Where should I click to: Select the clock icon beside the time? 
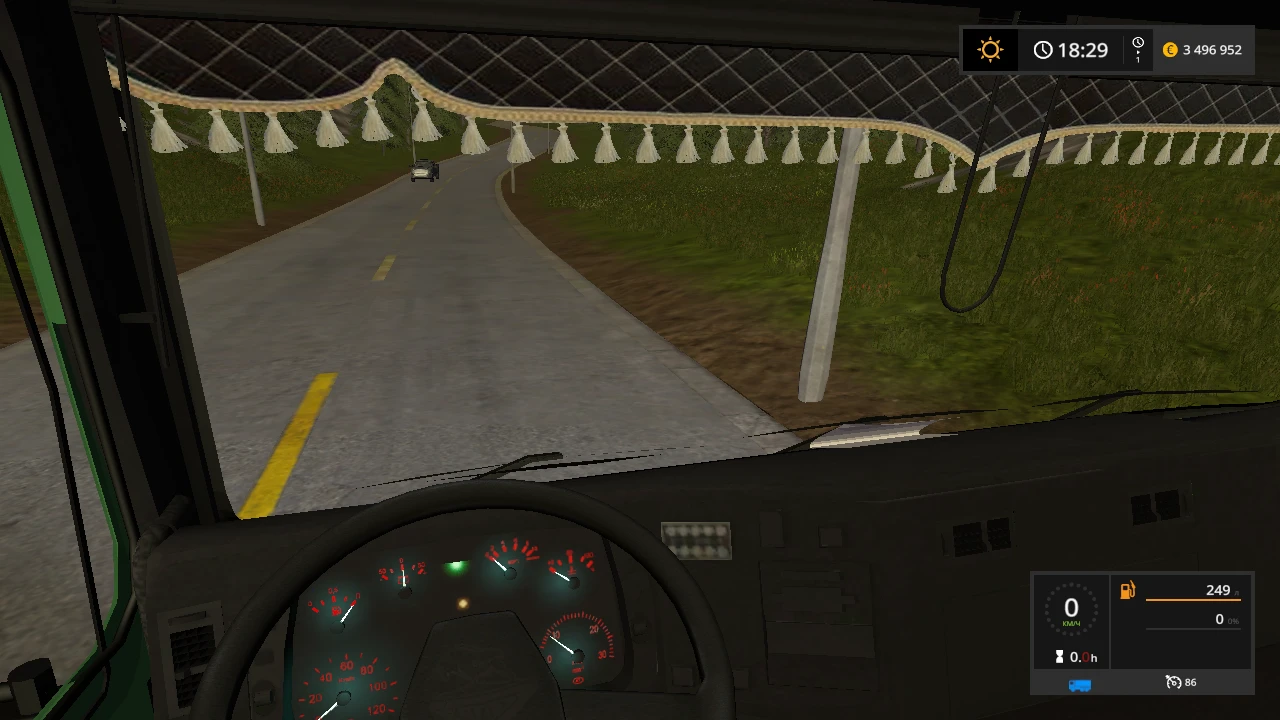pos(1043,49)
